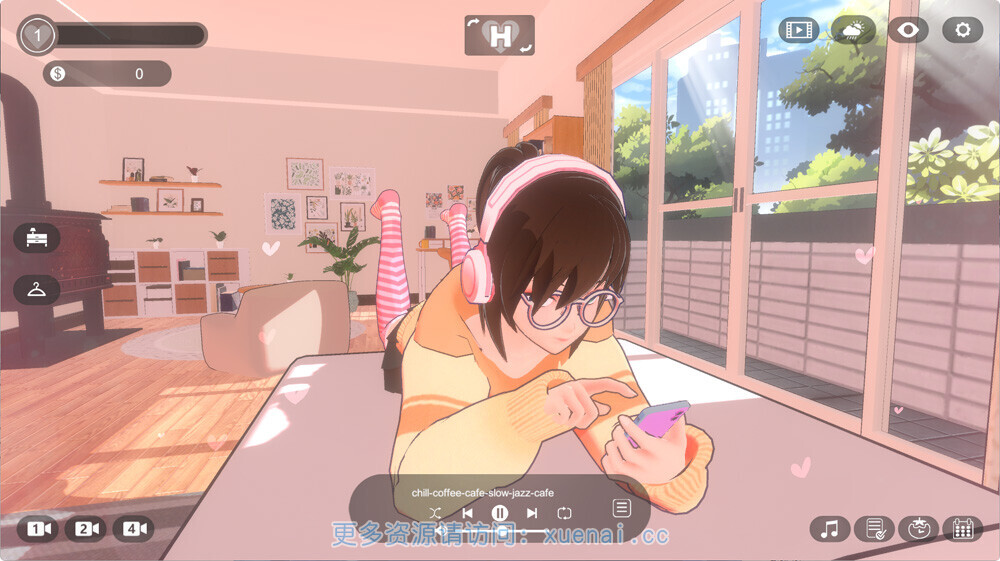The height and width of the screenshot is (561, 1000).
Task: Click the film strip video button
Action: point(798,30)
